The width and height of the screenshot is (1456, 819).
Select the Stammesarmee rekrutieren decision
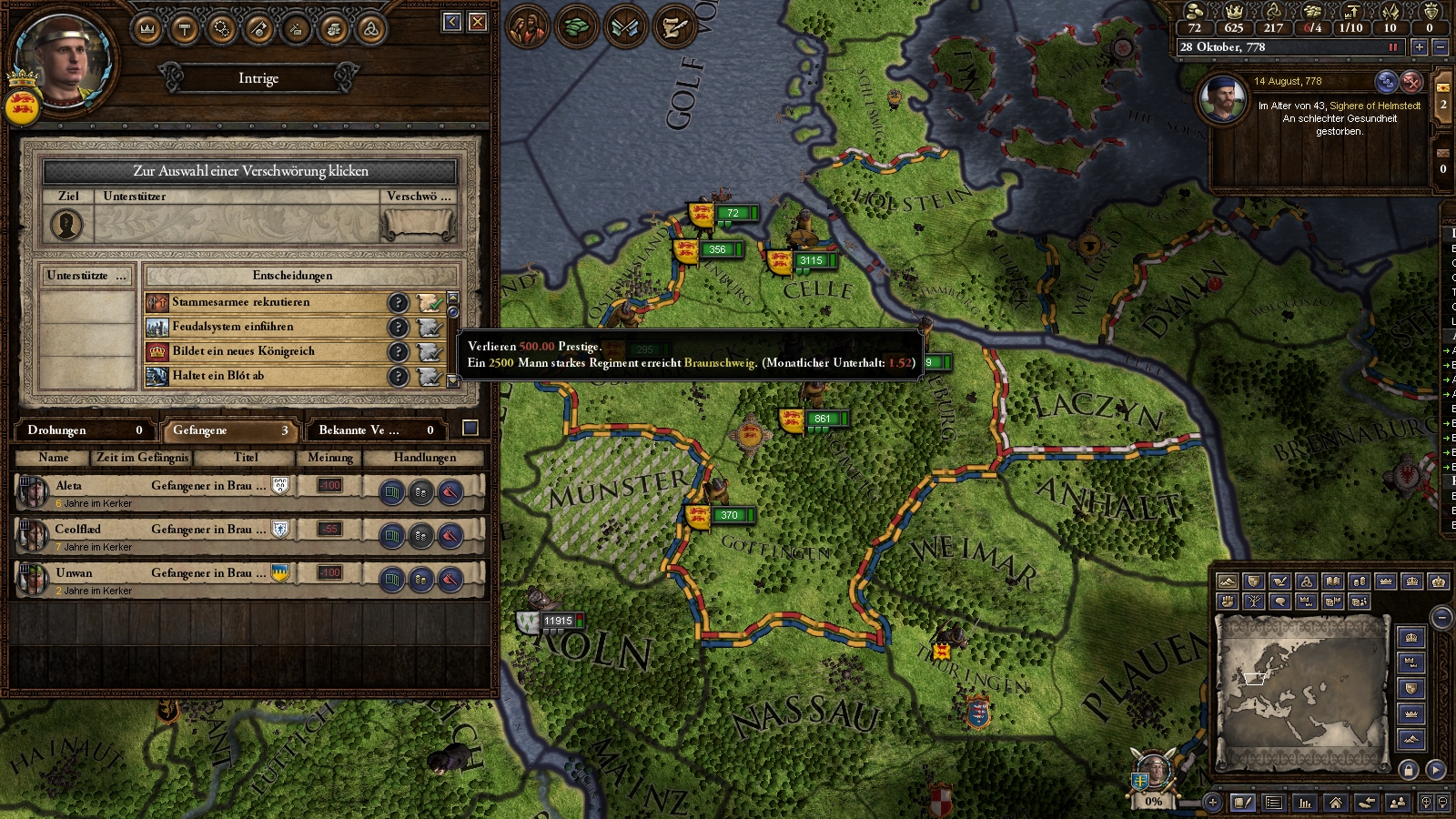[x=264, y=302]
